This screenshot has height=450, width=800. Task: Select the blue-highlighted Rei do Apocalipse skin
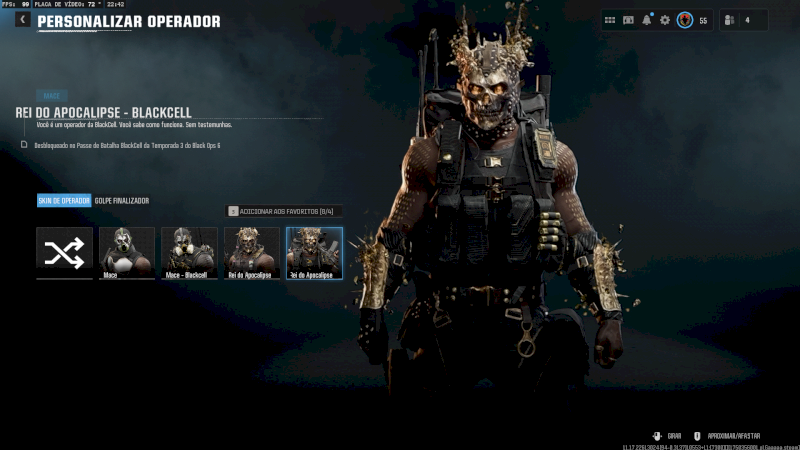tap(314, 252)
